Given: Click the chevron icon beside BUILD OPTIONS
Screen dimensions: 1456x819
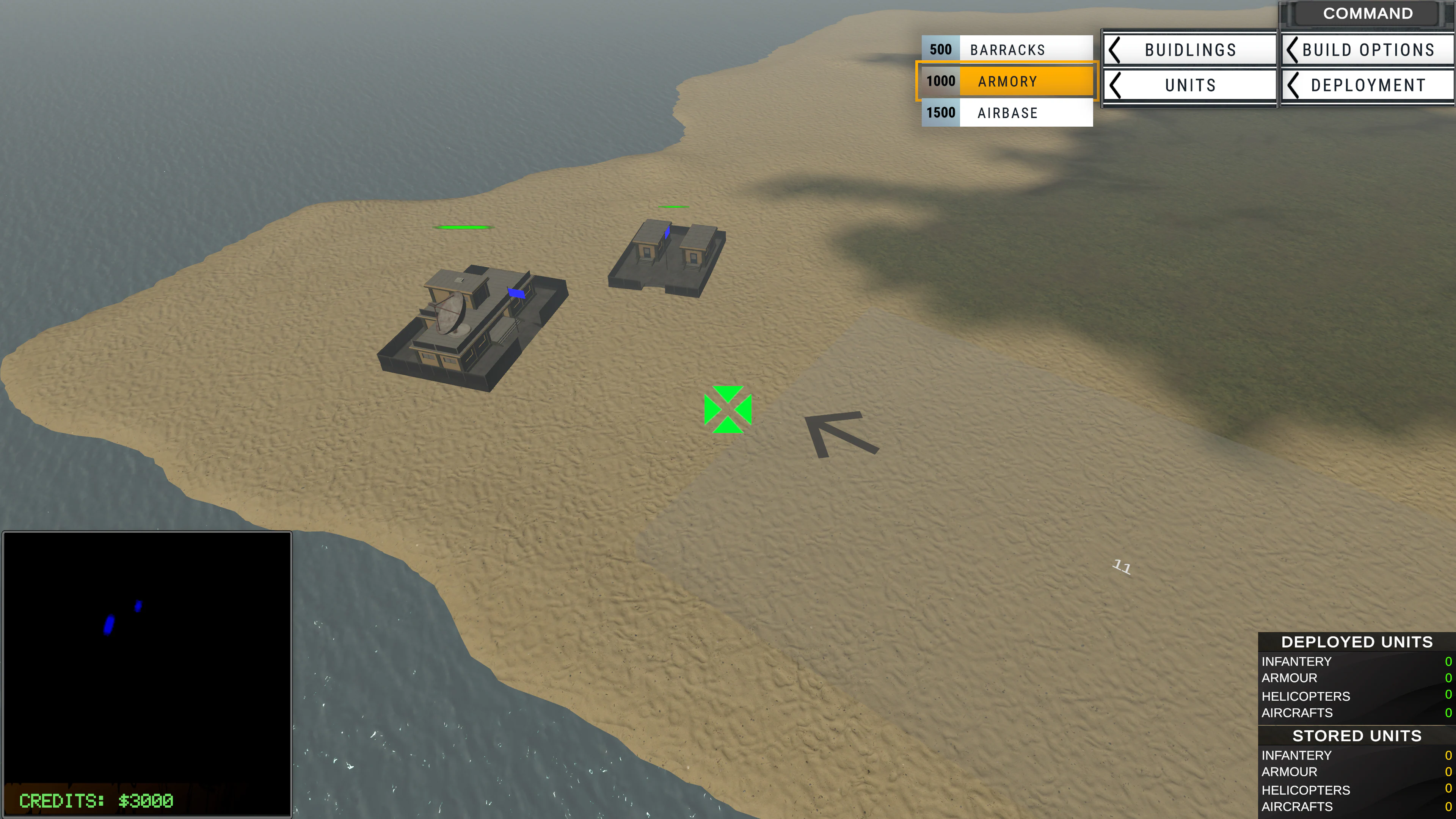Looking at the screenshot, I should [1291, 50].
